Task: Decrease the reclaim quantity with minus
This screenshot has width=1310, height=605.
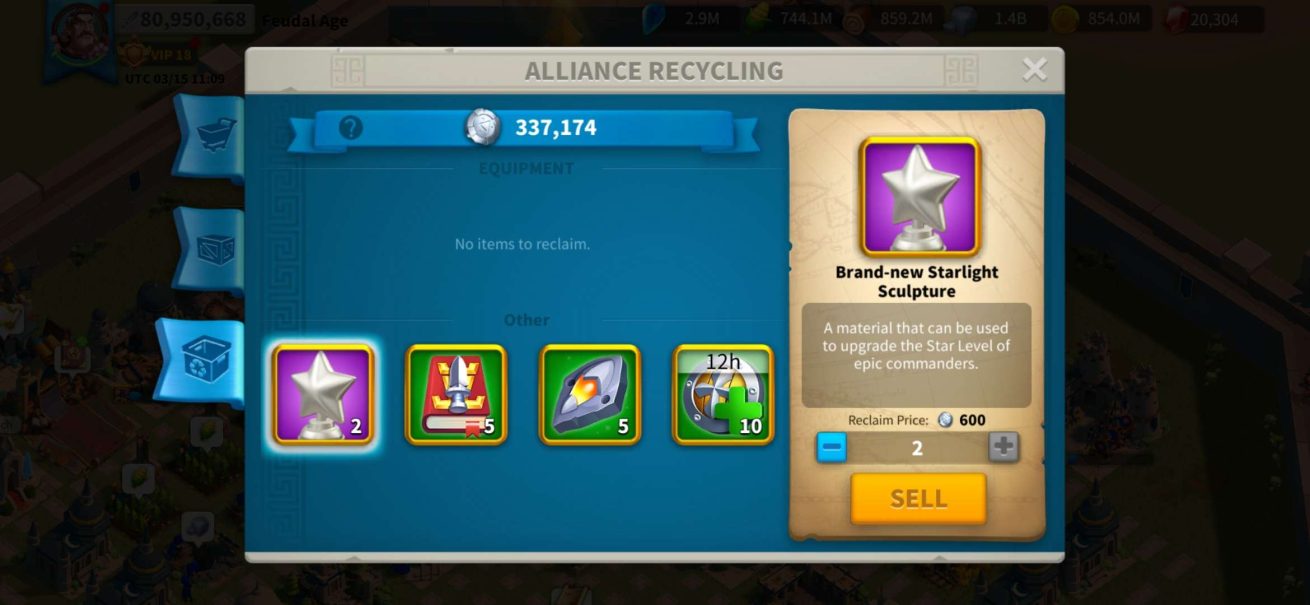Action: coord(831,447)
